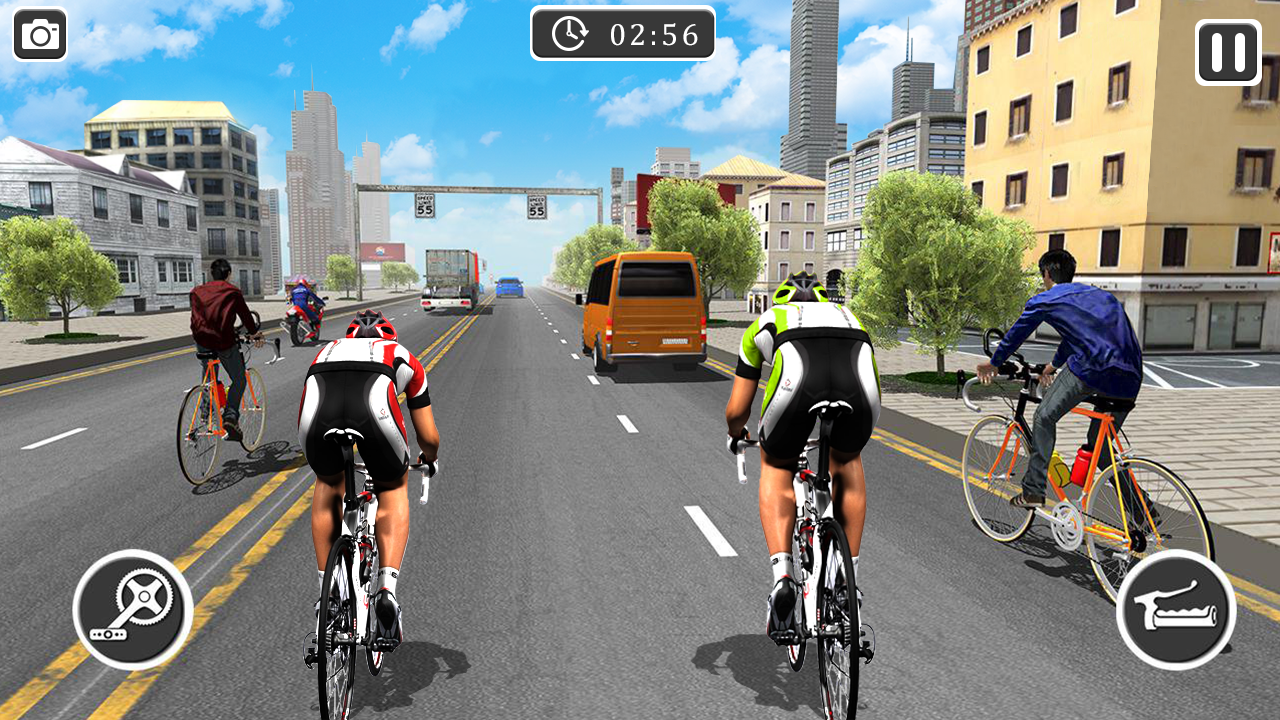This screenshot has width=1280, height=720.
Task: Pause the race
Action: coord(1227,52)
